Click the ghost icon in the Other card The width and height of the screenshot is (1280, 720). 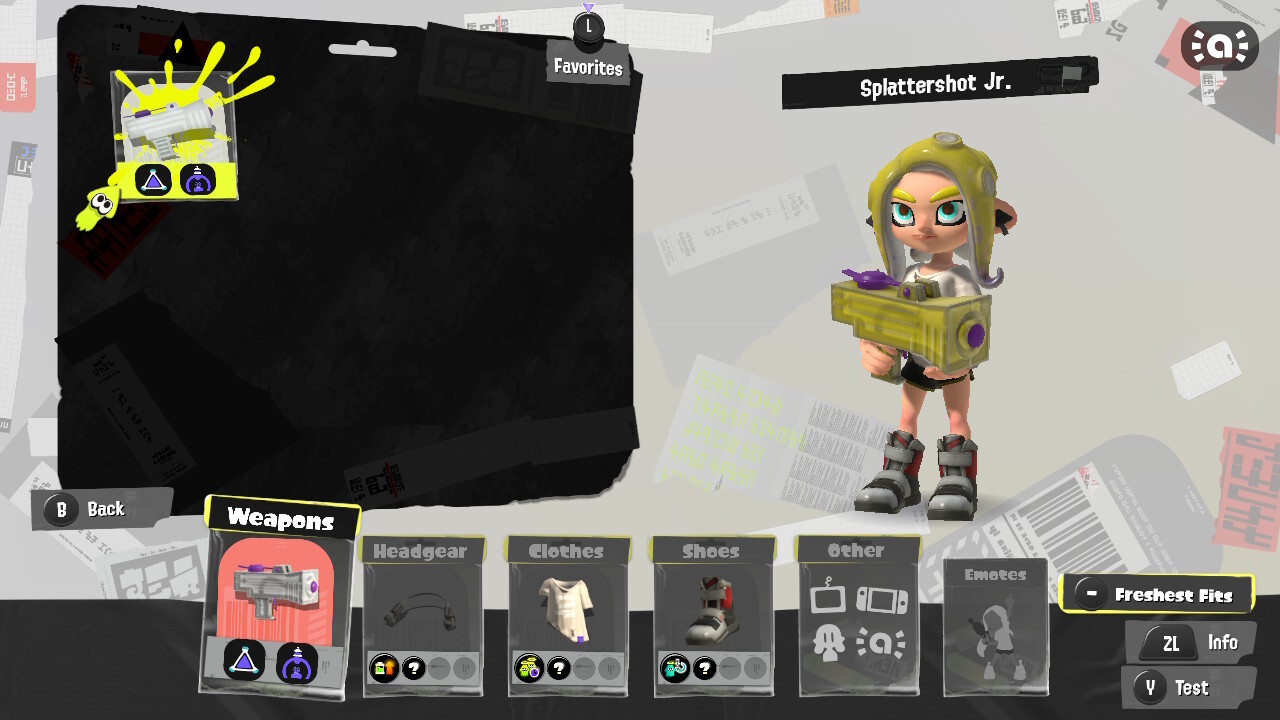pyautogui.click(x=828, y=642)
